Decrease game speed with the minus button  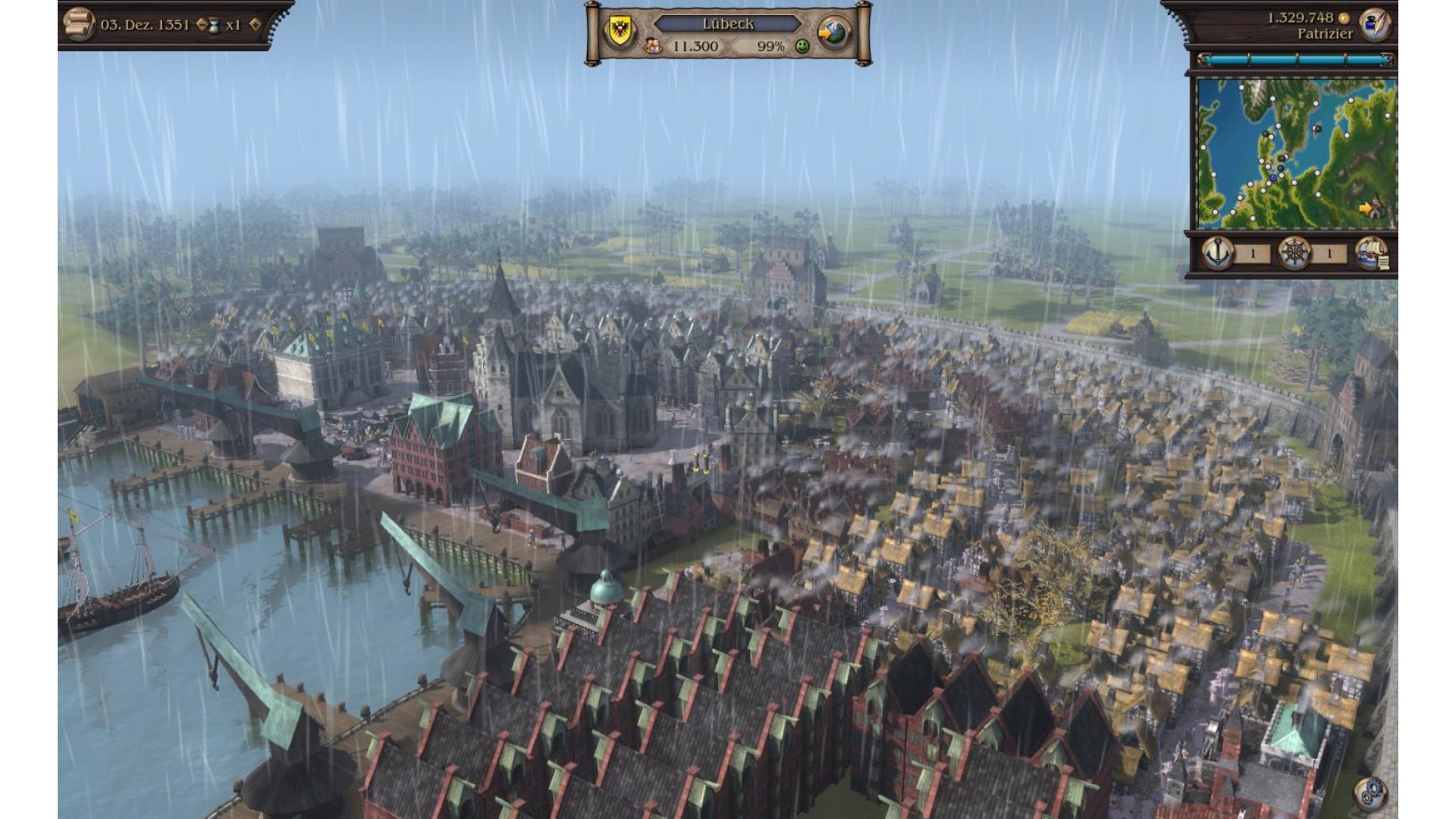(x=201, y=25)
